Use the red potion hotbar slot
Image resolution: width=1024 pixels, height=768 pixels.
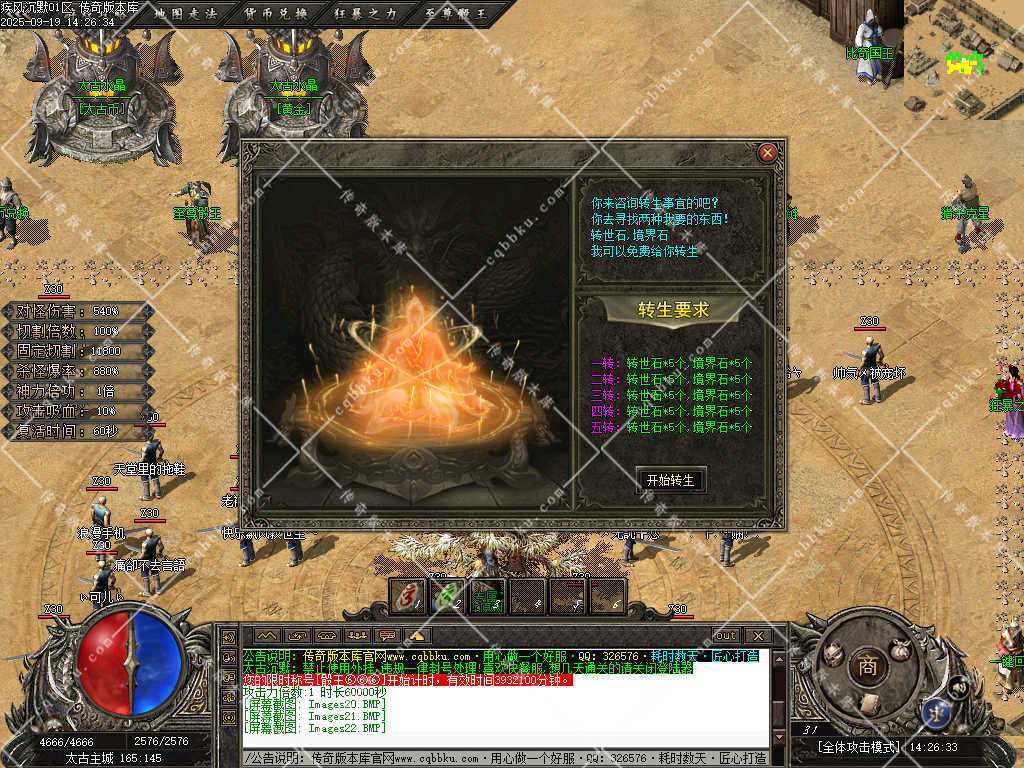pyautogui.click(x=408, y=596)
